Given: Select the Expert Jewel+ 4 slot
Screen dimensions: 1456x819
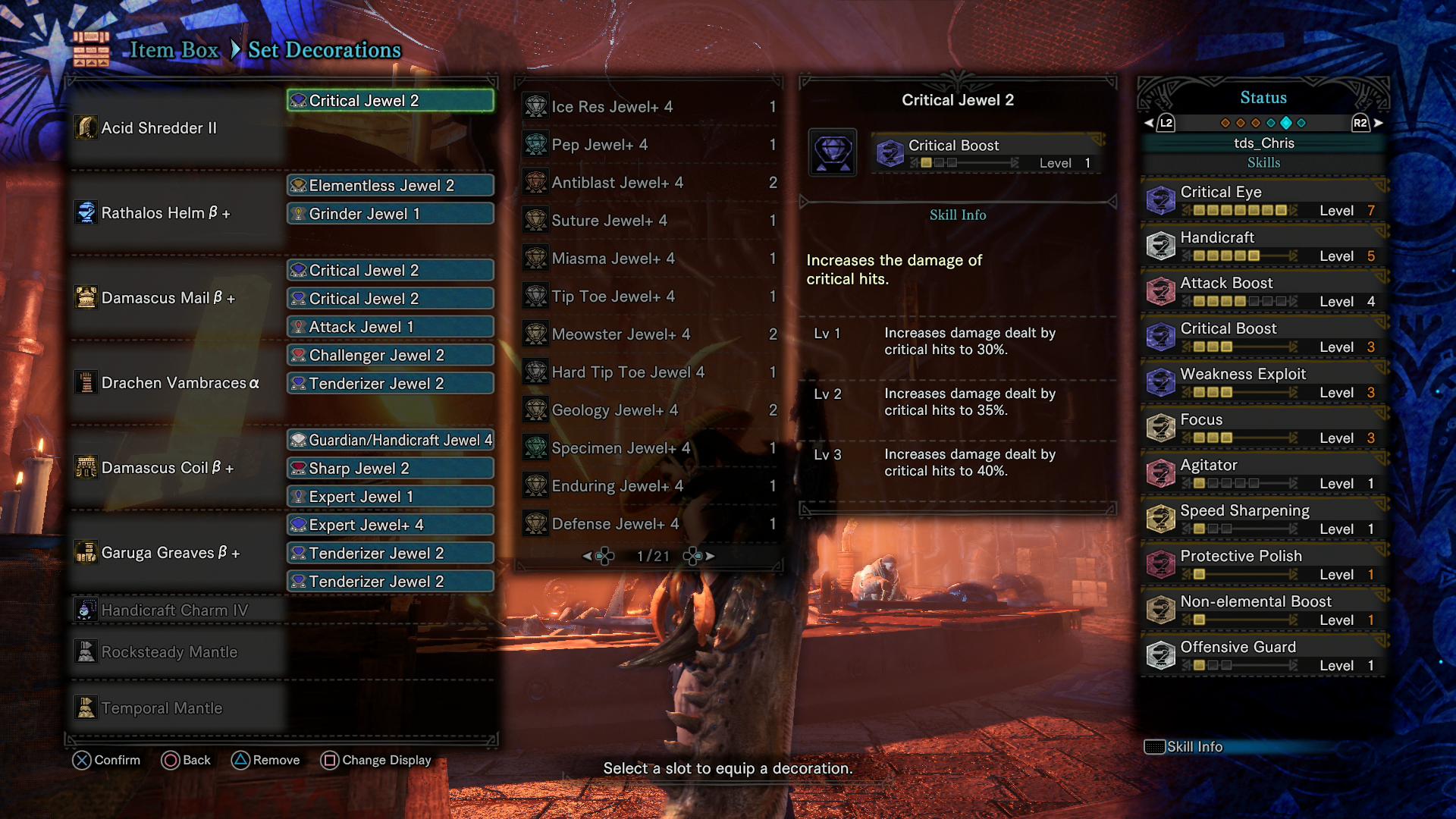Looking at the screenshot, I should (x=391, y=525).
